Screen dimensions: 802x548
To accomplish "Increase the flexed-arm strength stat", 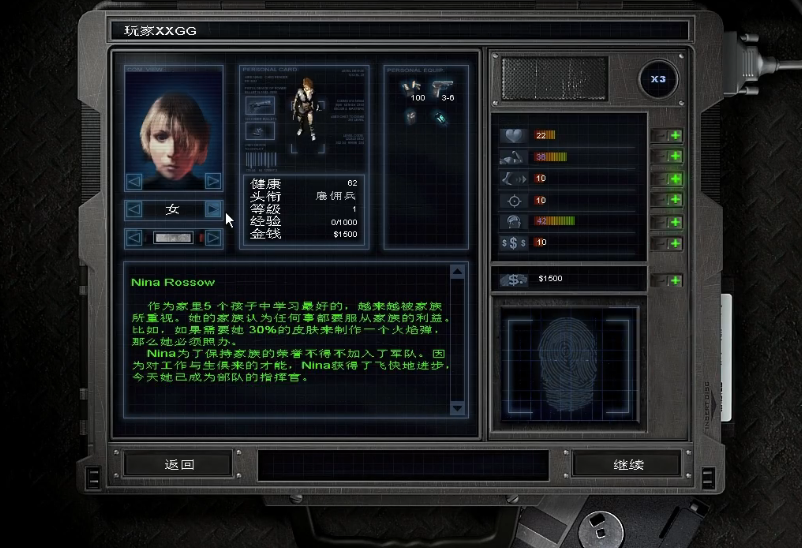I will pyautogui.click(x=675, y=157).
